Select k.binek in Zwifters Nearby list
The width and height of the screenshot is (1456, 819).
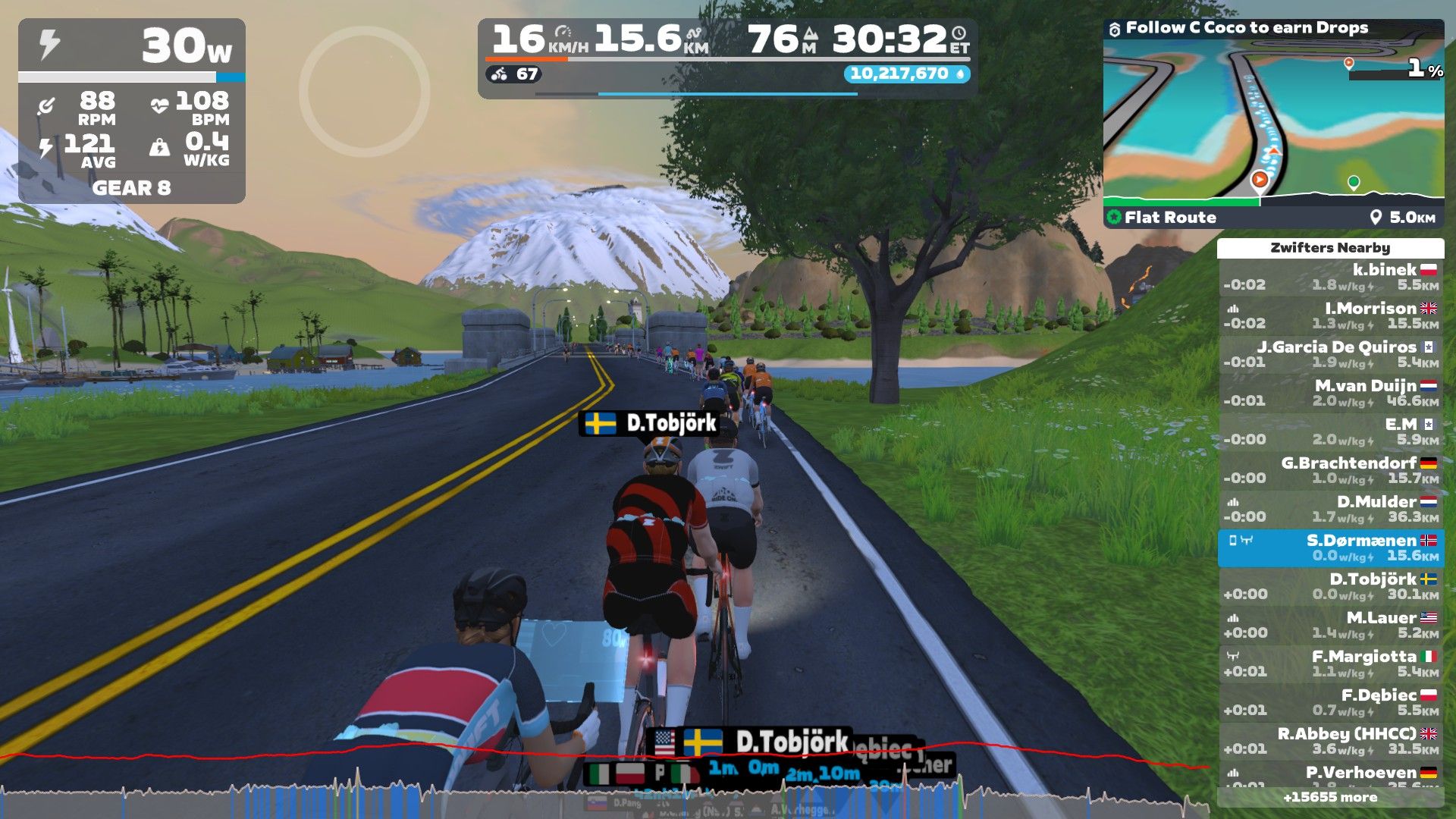tap(1331, 277)
